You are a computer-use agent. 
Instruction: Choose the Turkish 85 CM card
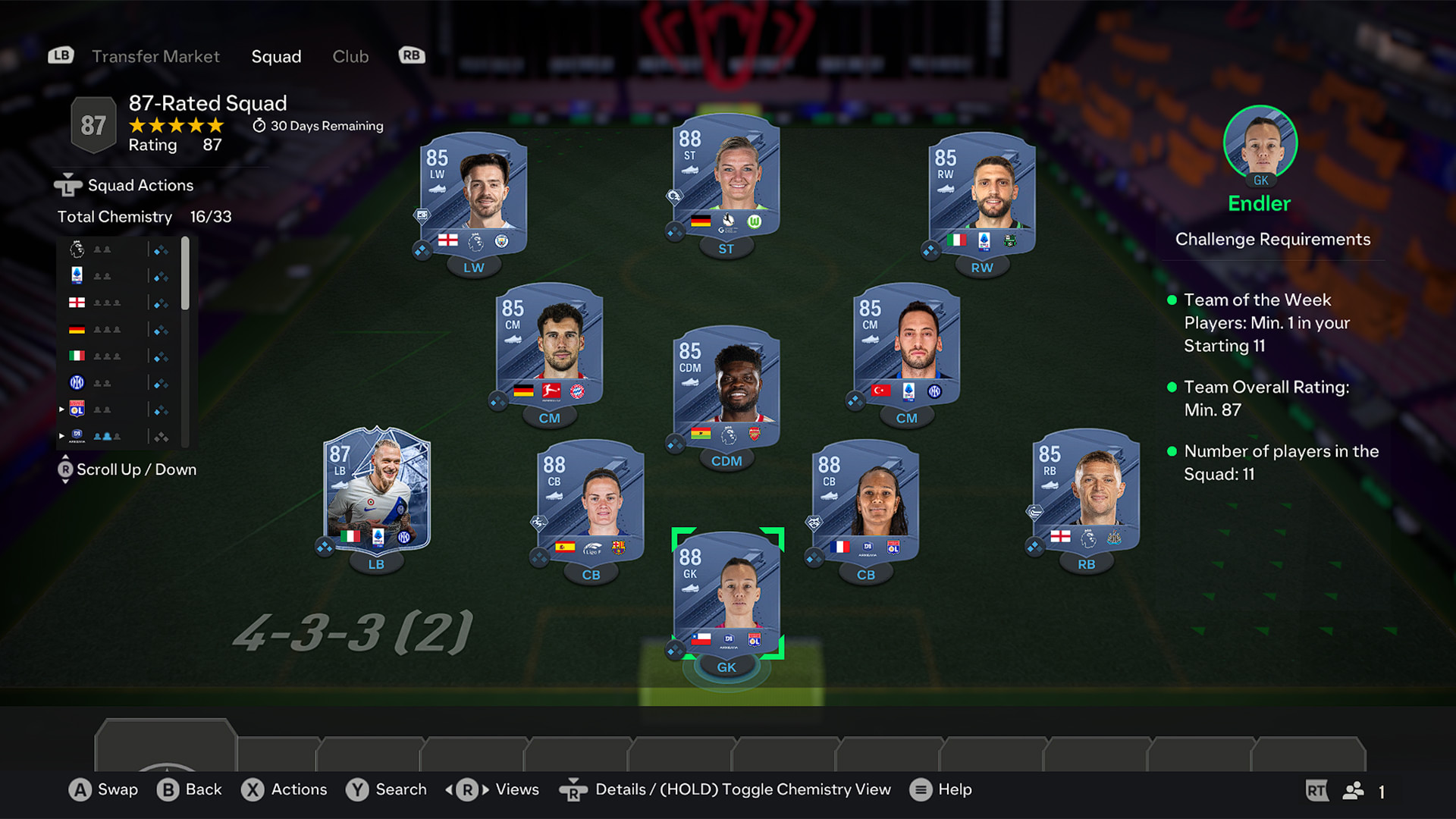(906, 345)
